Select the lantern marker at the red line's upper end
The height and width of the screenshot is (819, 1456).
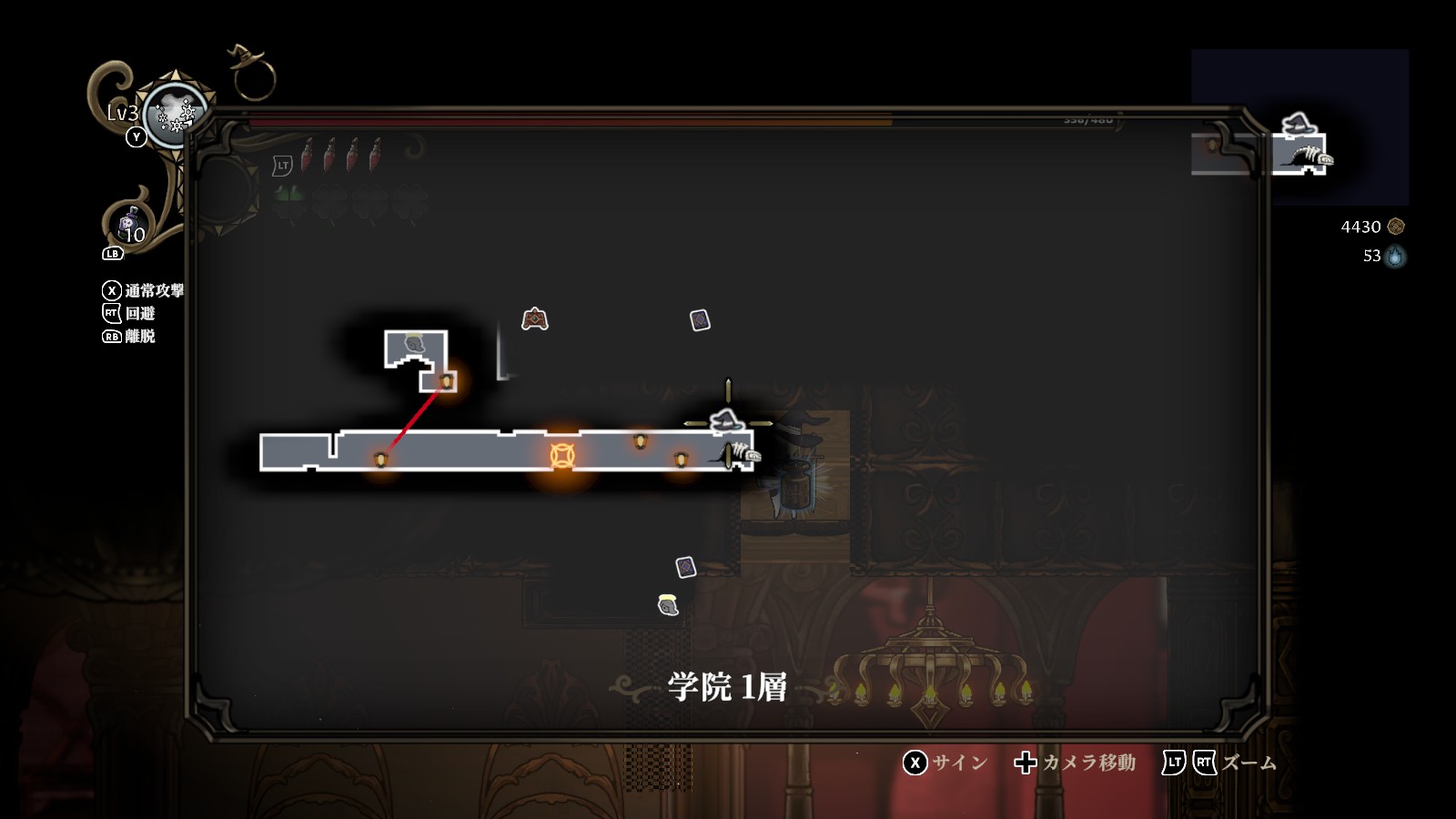446,380
